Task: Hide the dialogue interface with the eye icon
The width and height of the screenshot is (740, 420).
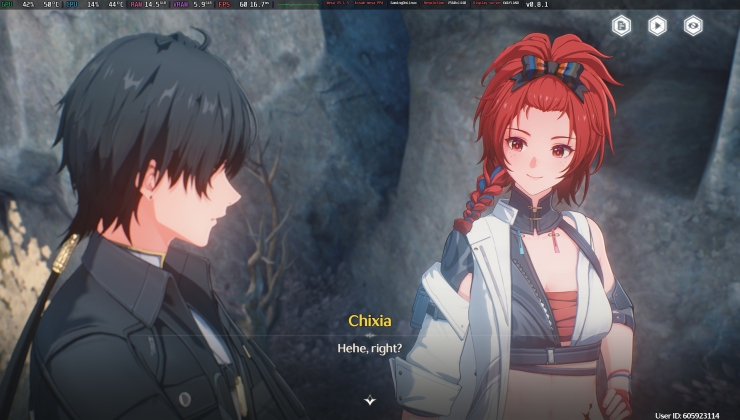Action: (x=693, y=26)
